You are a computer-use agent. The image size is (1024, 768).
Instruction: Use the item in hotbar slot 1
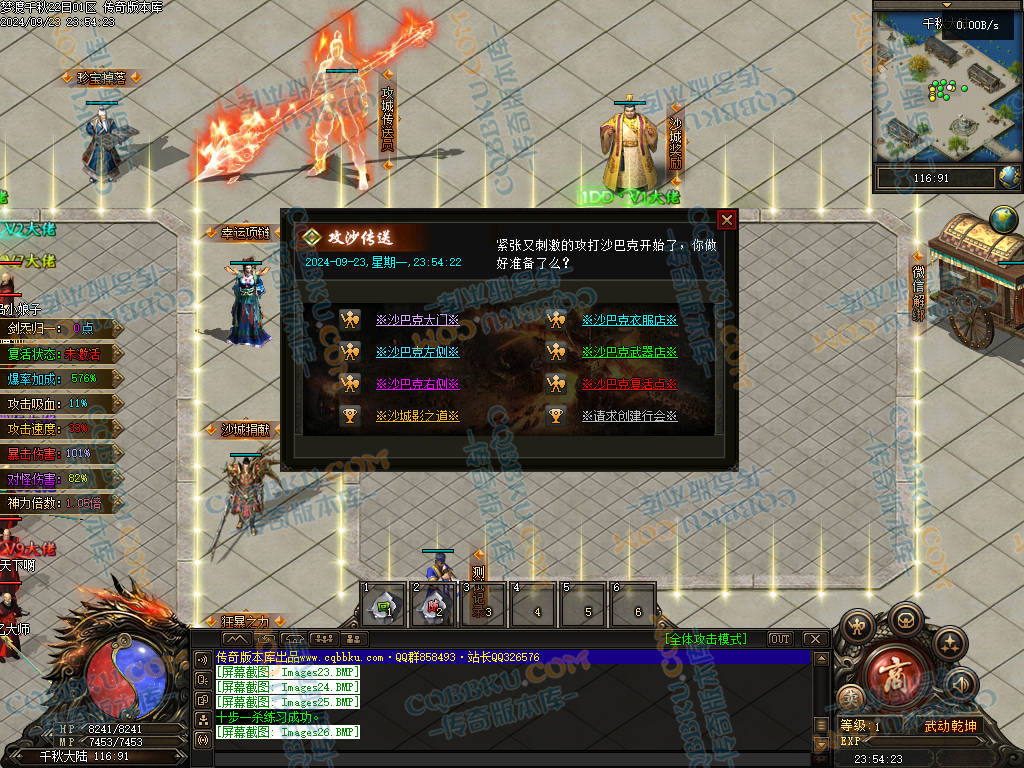click(383, 606)
